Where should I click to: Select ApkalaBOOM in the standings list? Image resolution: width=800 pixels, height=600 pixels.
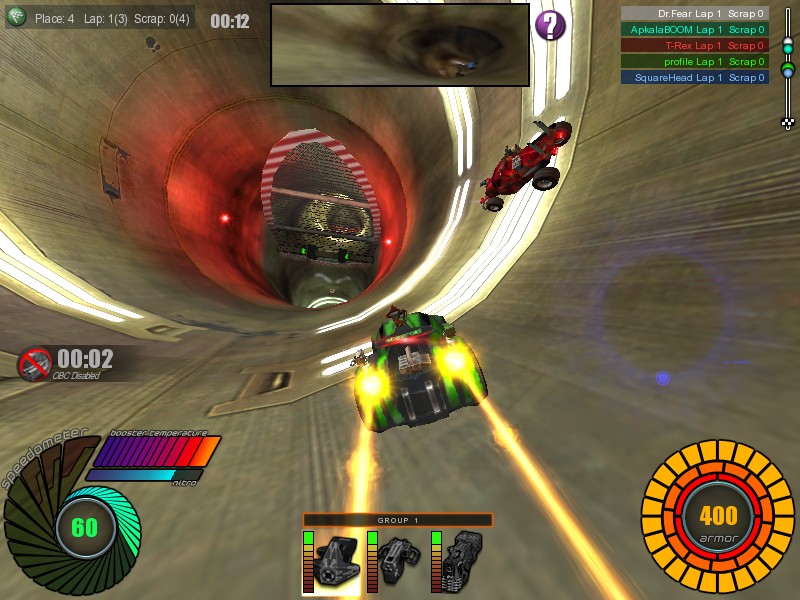point(694,30)
